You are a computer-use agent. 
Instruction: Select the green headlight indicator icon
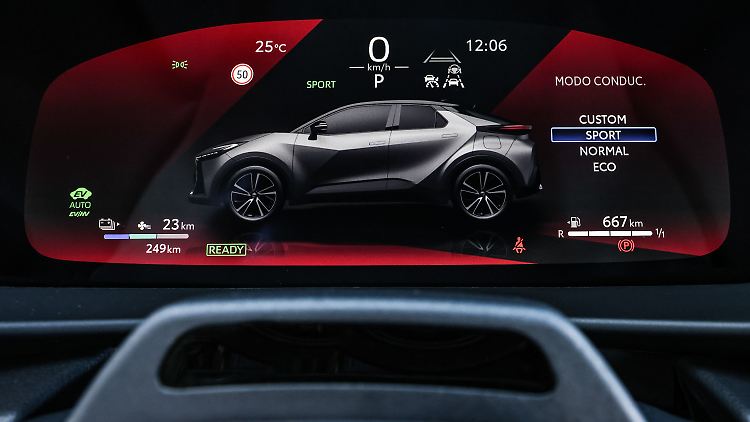coord(180,64)
